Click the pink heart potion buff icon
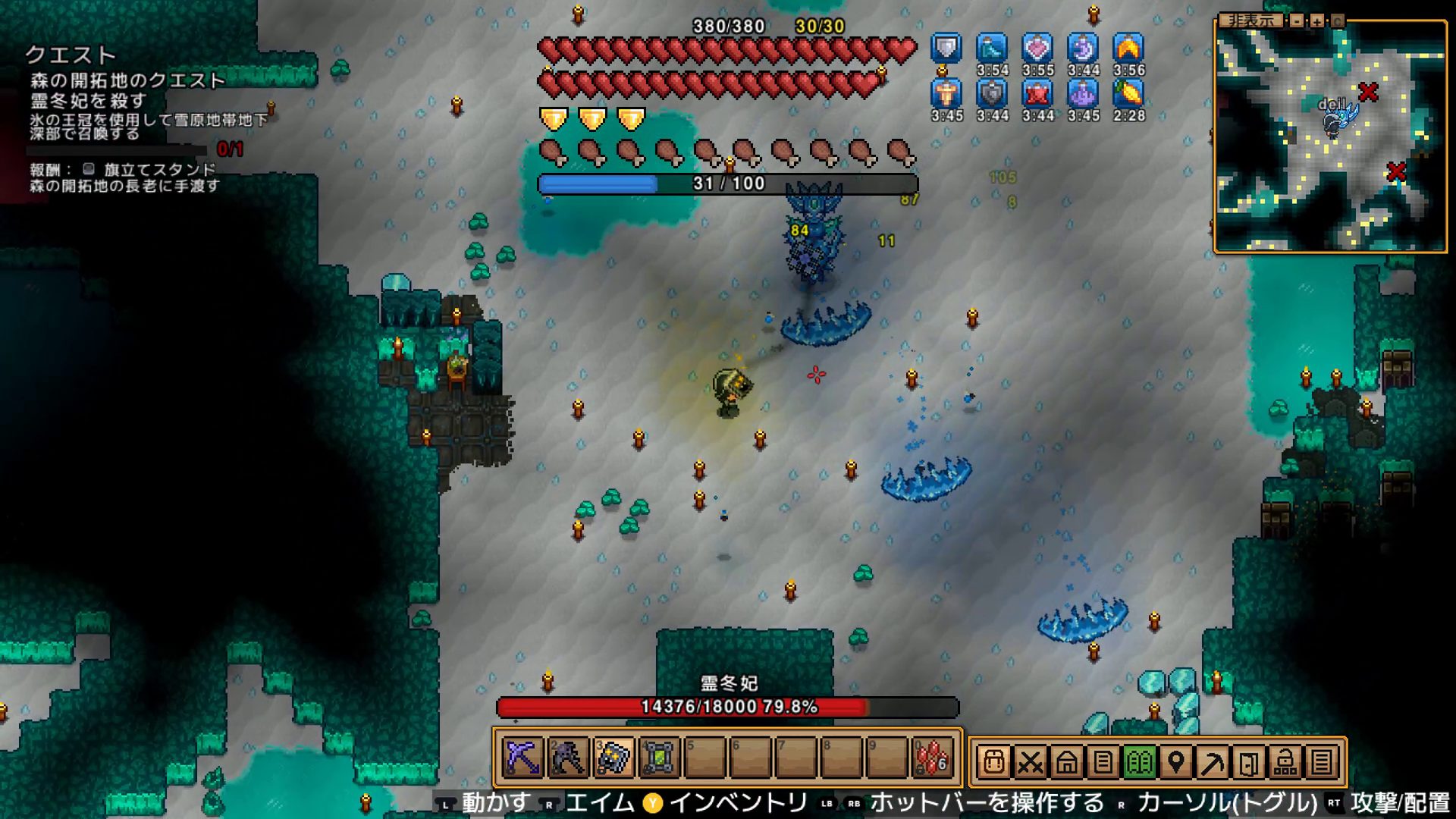 [1037, 48]
